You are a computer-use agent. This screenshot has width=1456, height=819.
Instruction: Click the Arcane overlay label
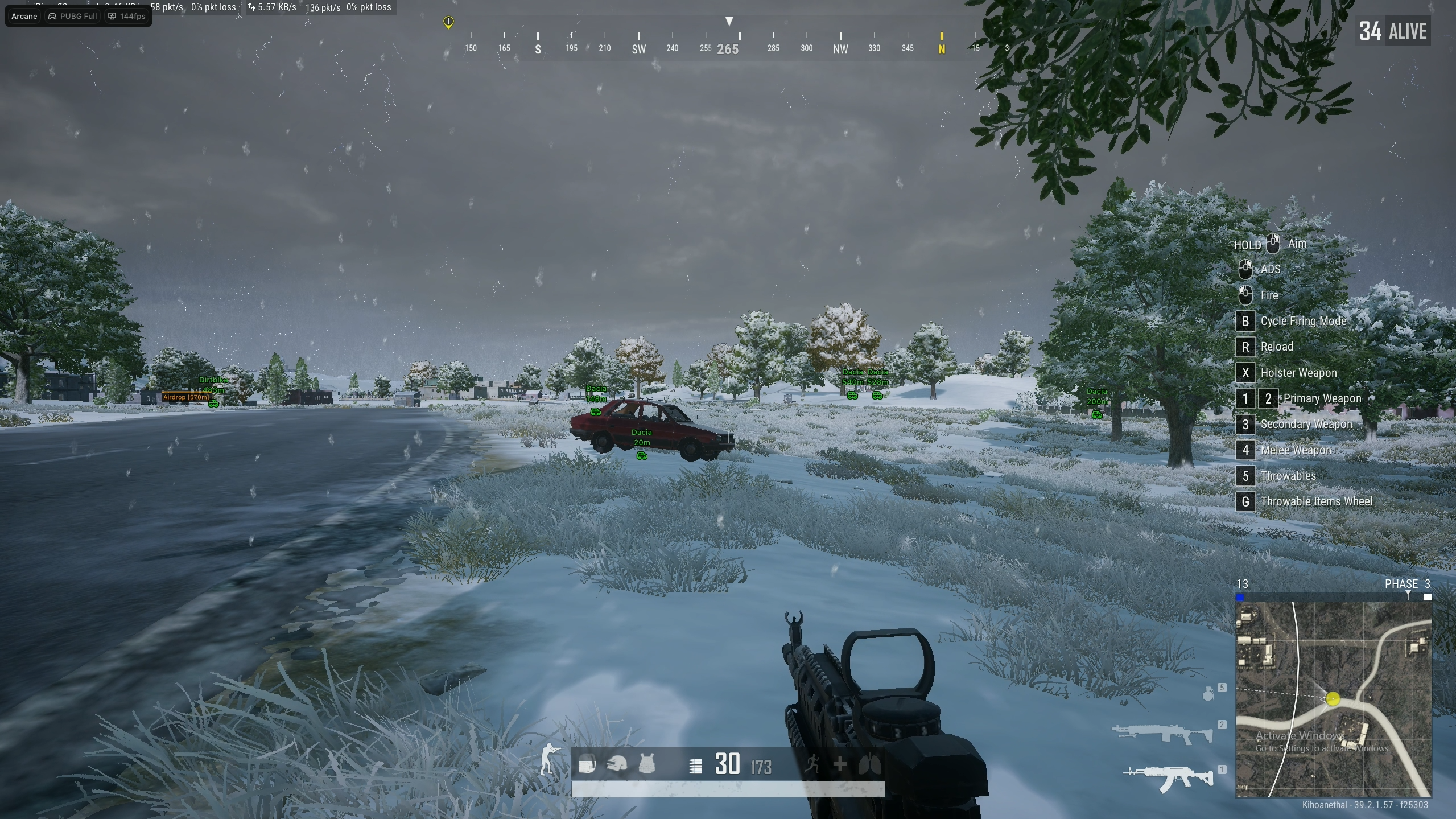click(x=24, y=16)
